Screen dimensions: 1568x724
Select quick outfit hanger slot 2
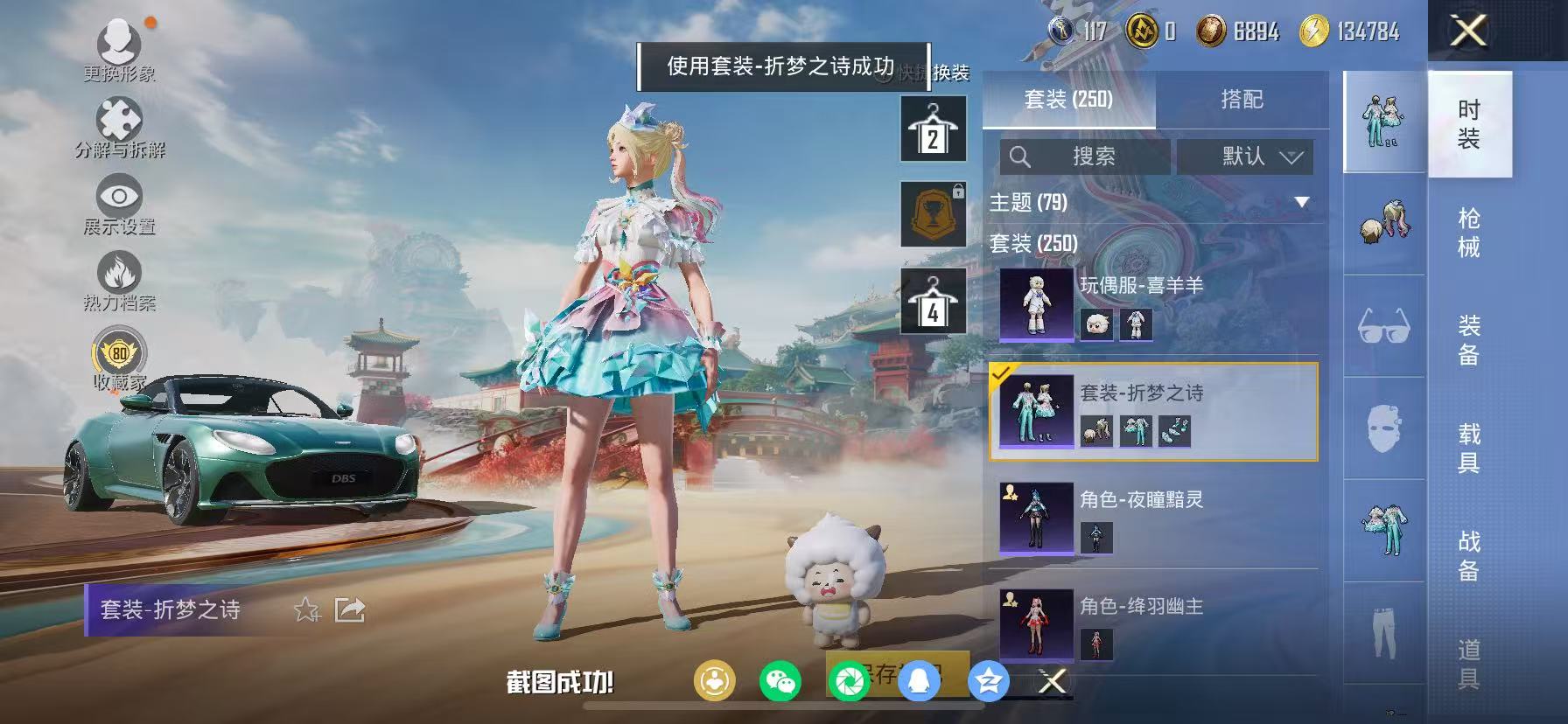933,129
